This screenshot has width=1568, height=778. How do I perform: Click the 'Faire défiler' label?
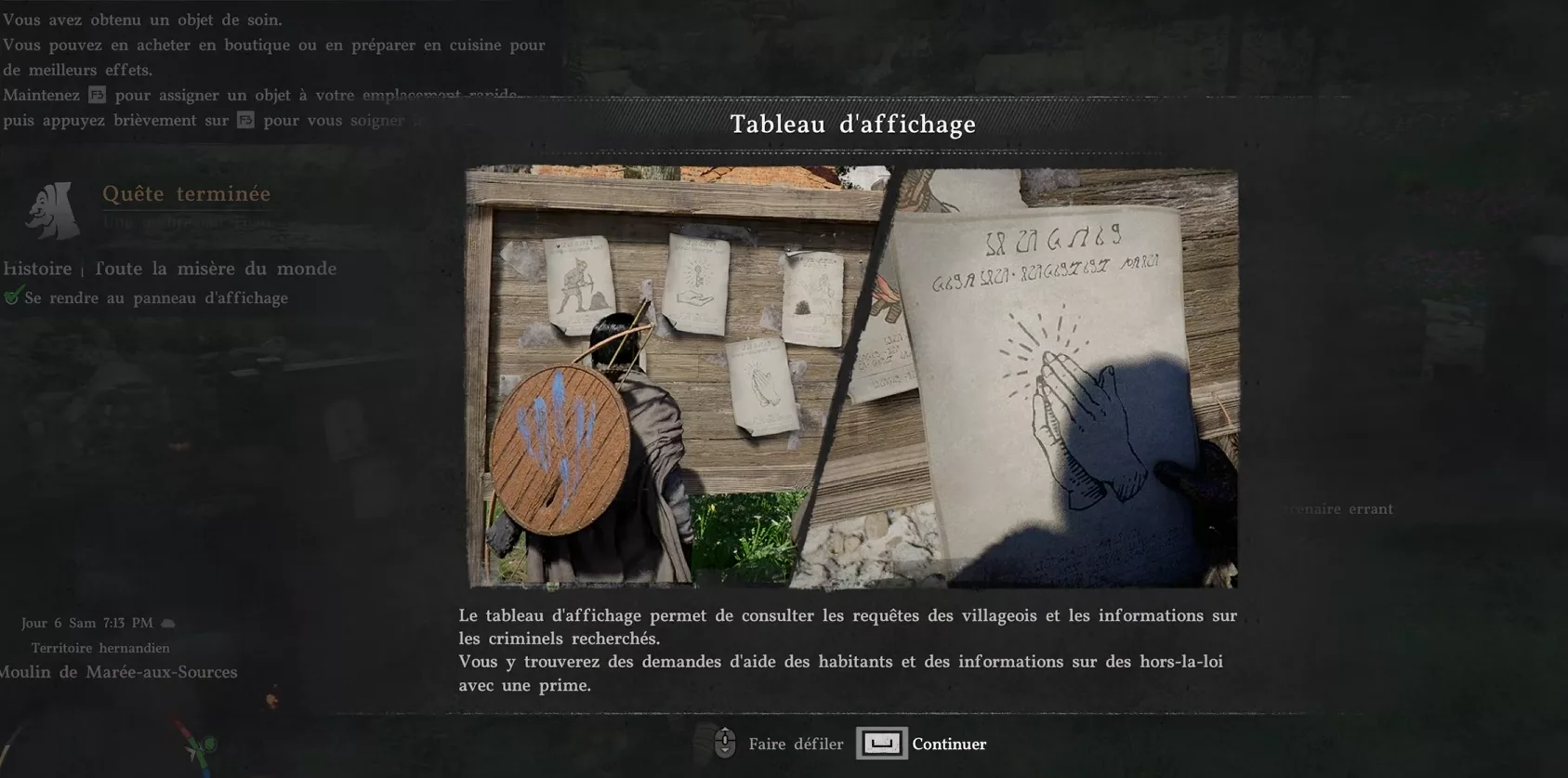[795, 744]
